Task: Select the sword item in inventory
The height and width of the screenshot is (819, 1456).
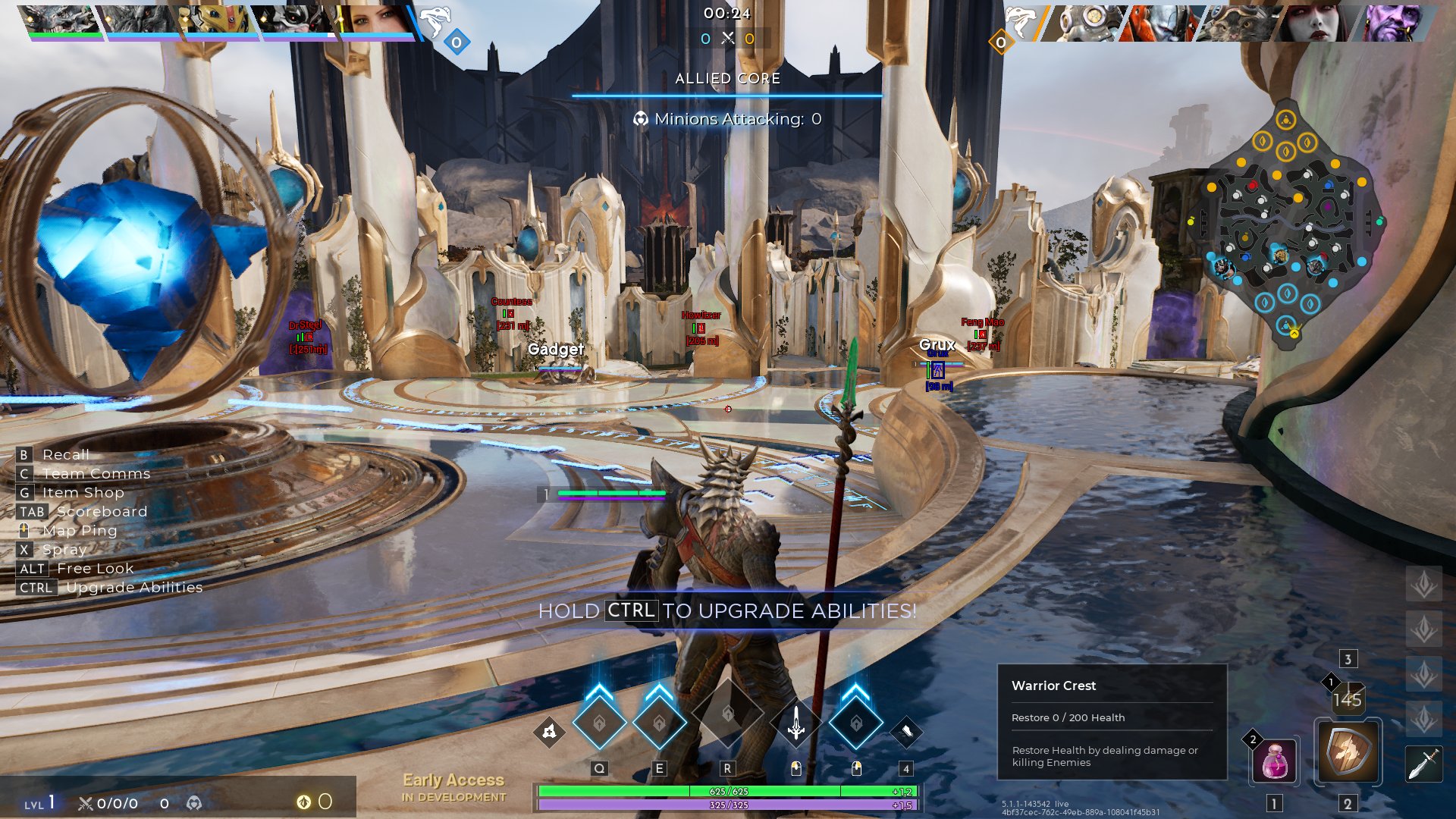Action: [x=1423, y=764]
